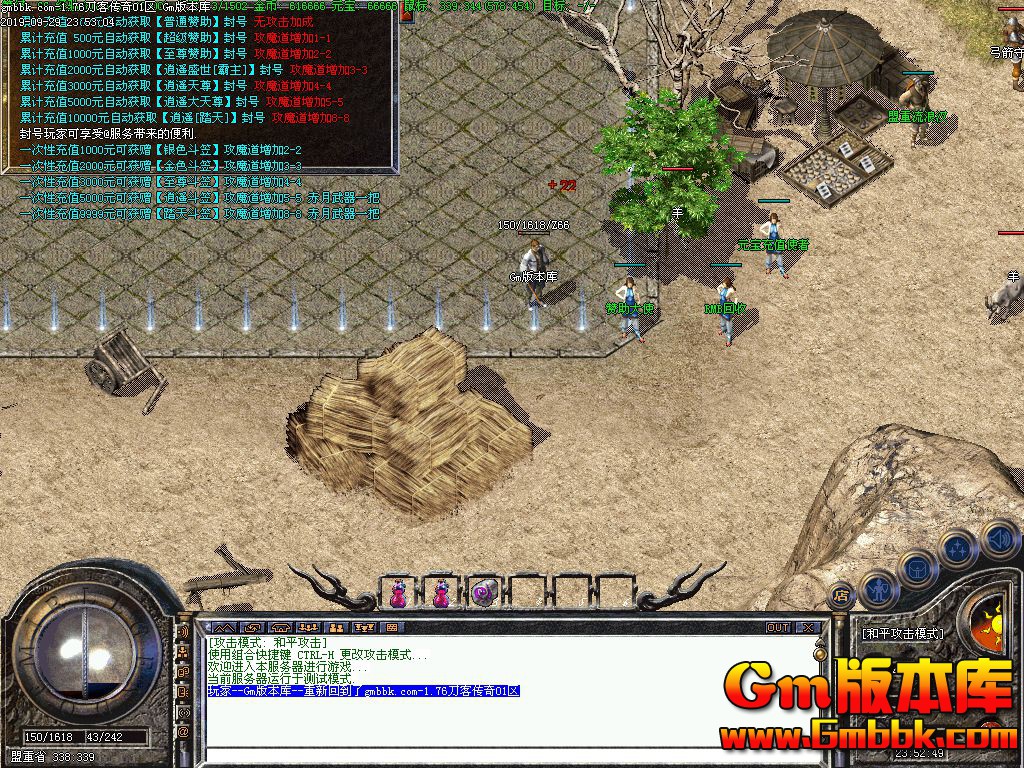1024x768 pixels.
Task: Open the character equipment panel
Action: click(x=878, y=587)
